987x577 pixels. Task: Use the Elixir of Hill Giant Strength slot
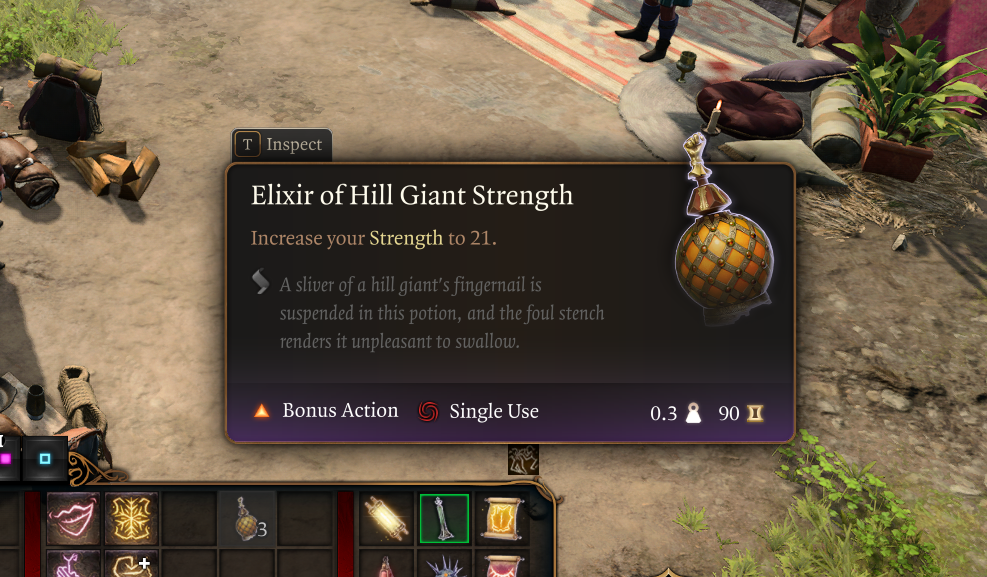tap(246, 519)
